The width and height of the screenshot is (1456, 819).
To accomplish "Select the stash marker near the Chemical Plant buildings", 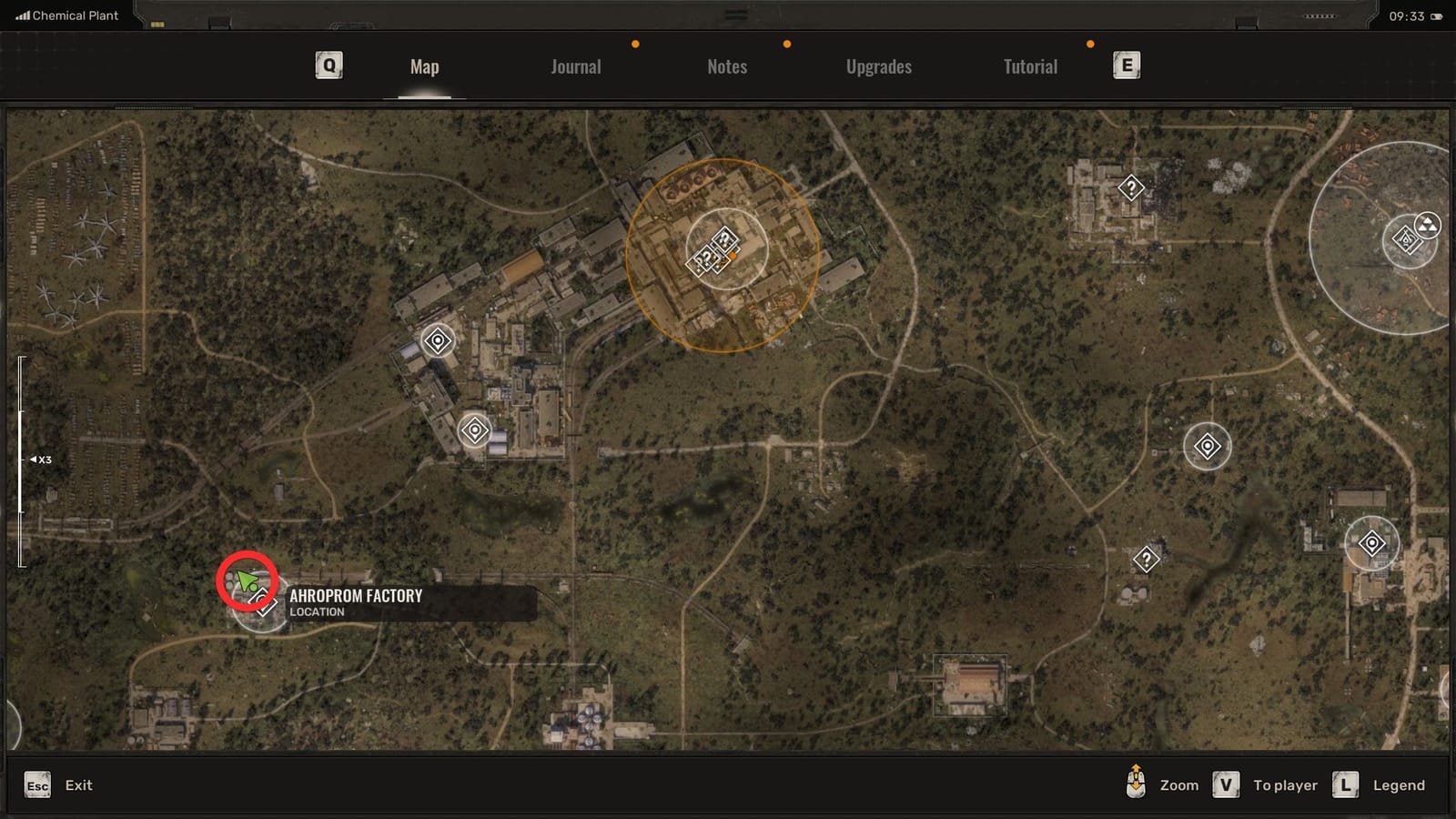I will pyautogui.click(x=437, y=341).
